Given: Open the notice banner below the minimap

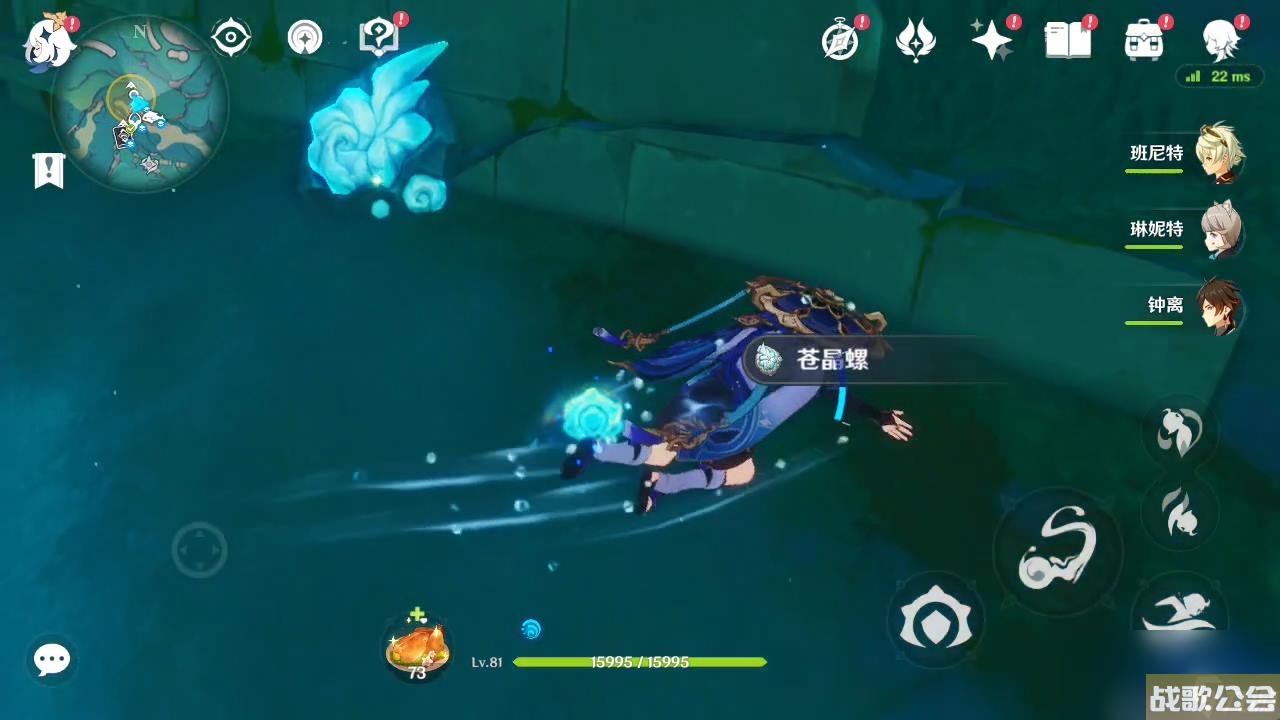Looking at the screenshot, I should pos(49,170).
